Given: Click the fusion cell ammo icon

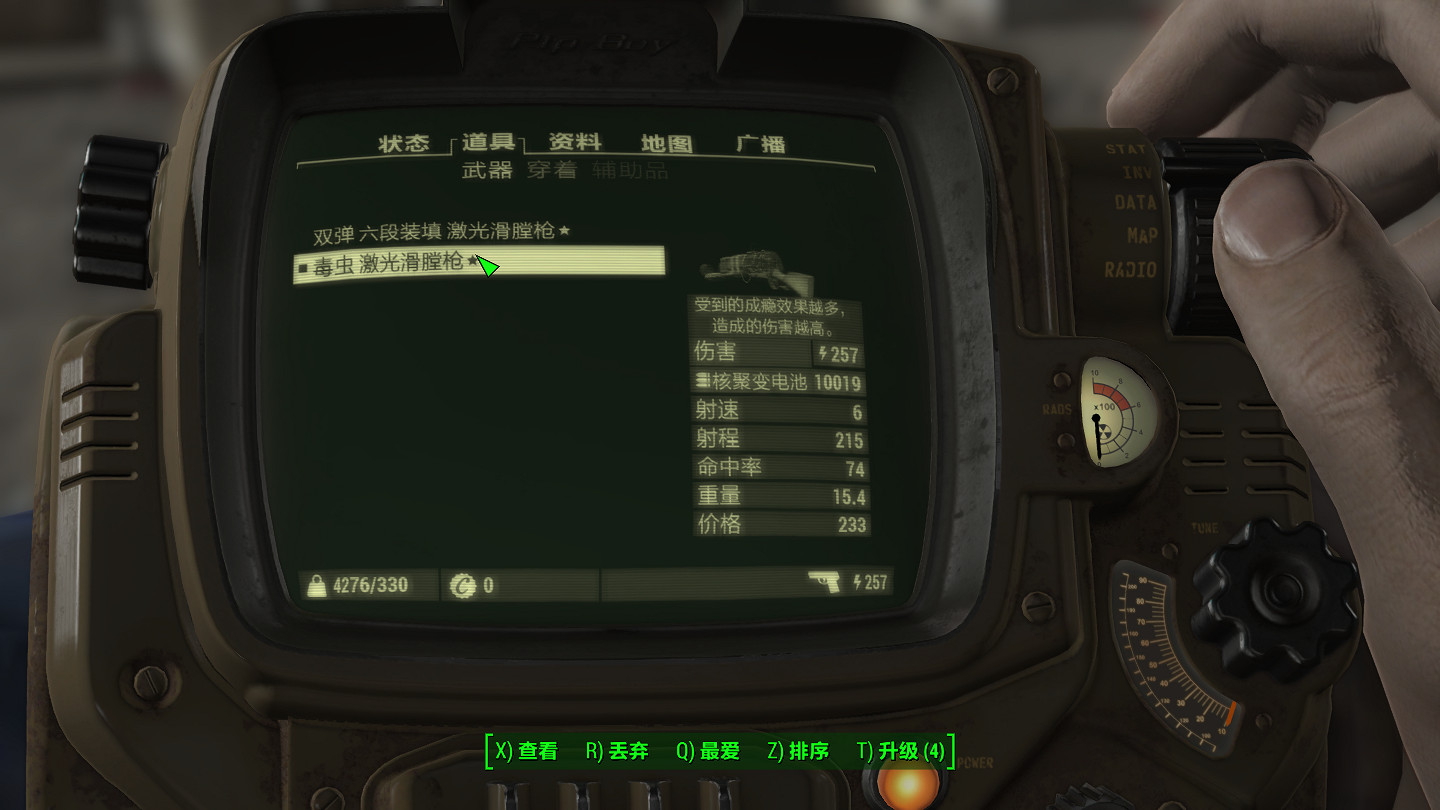Looking at the screenshot, I should 703,381.
